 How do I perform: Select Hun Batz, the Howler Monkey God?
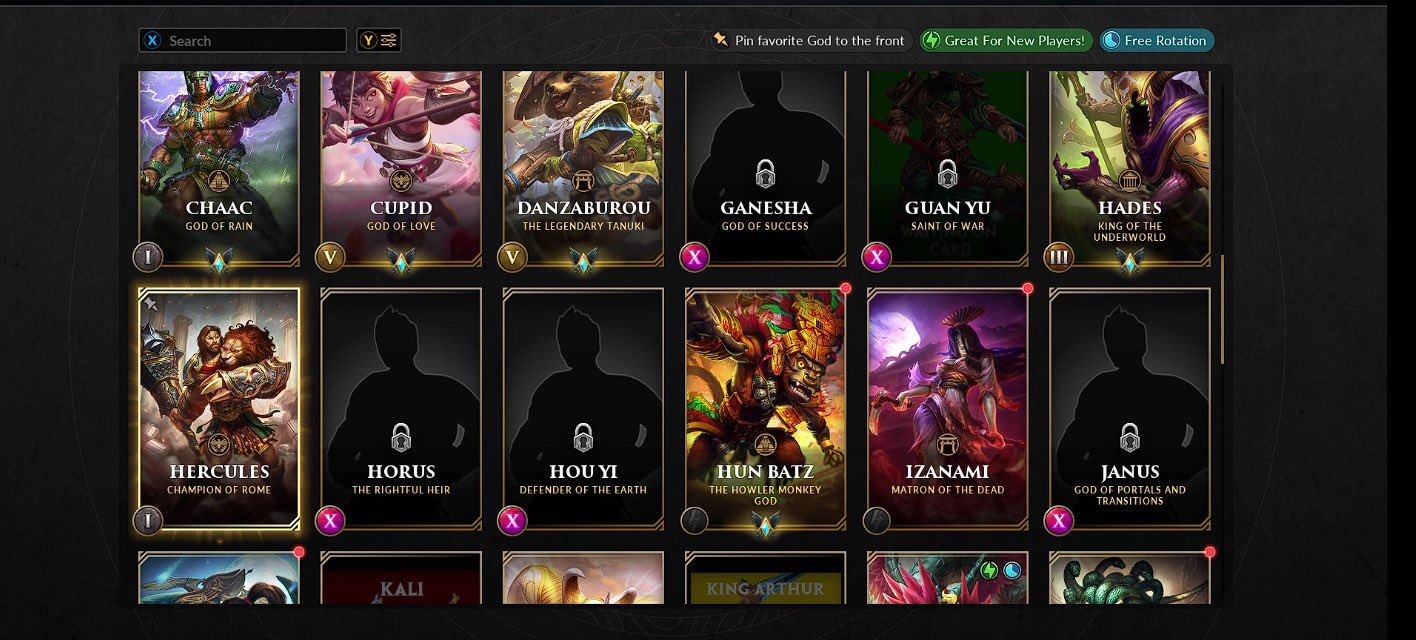(765, 408)
